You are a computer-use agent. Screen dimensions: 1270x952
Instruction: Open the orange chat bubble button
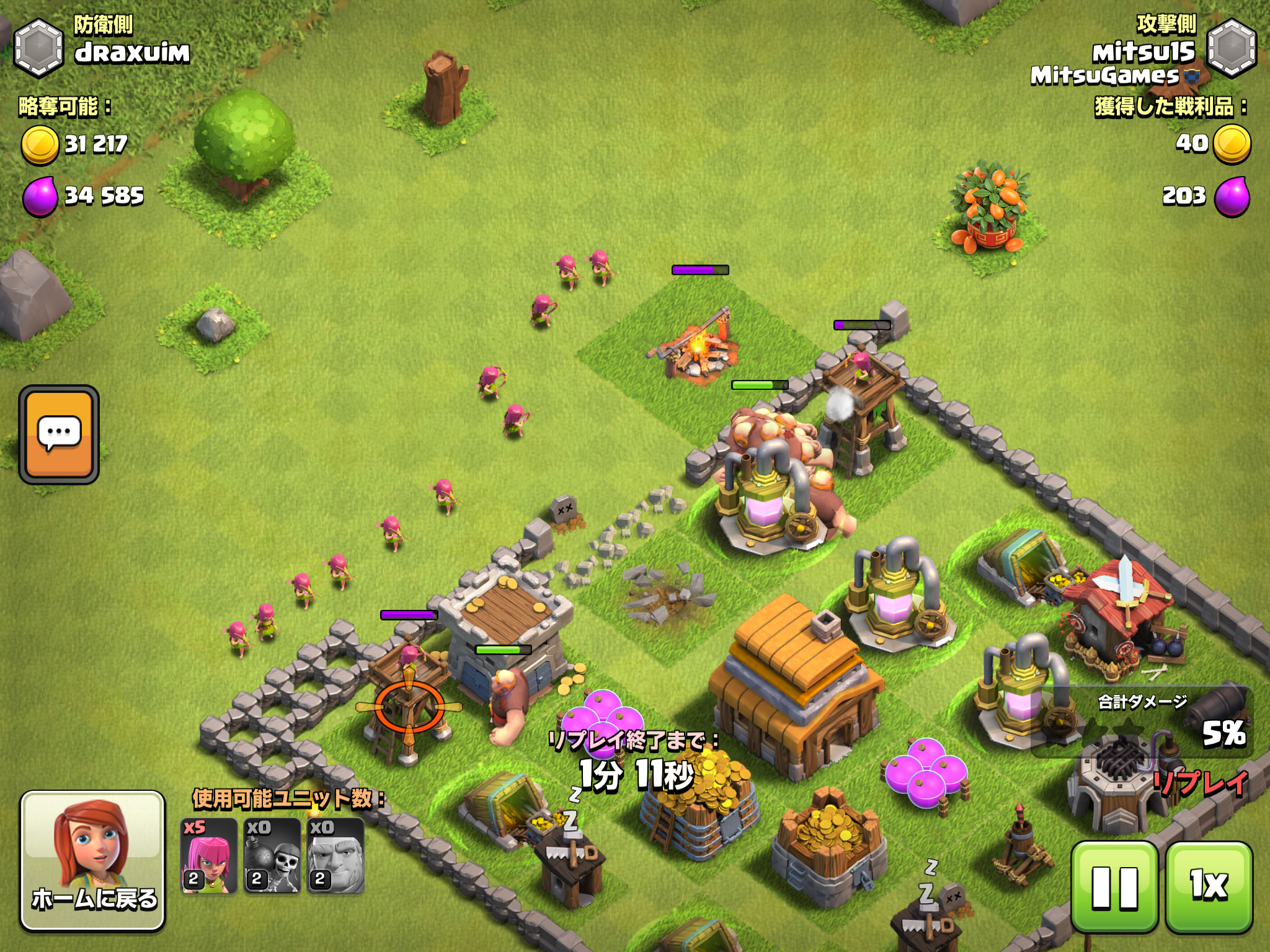59,434
